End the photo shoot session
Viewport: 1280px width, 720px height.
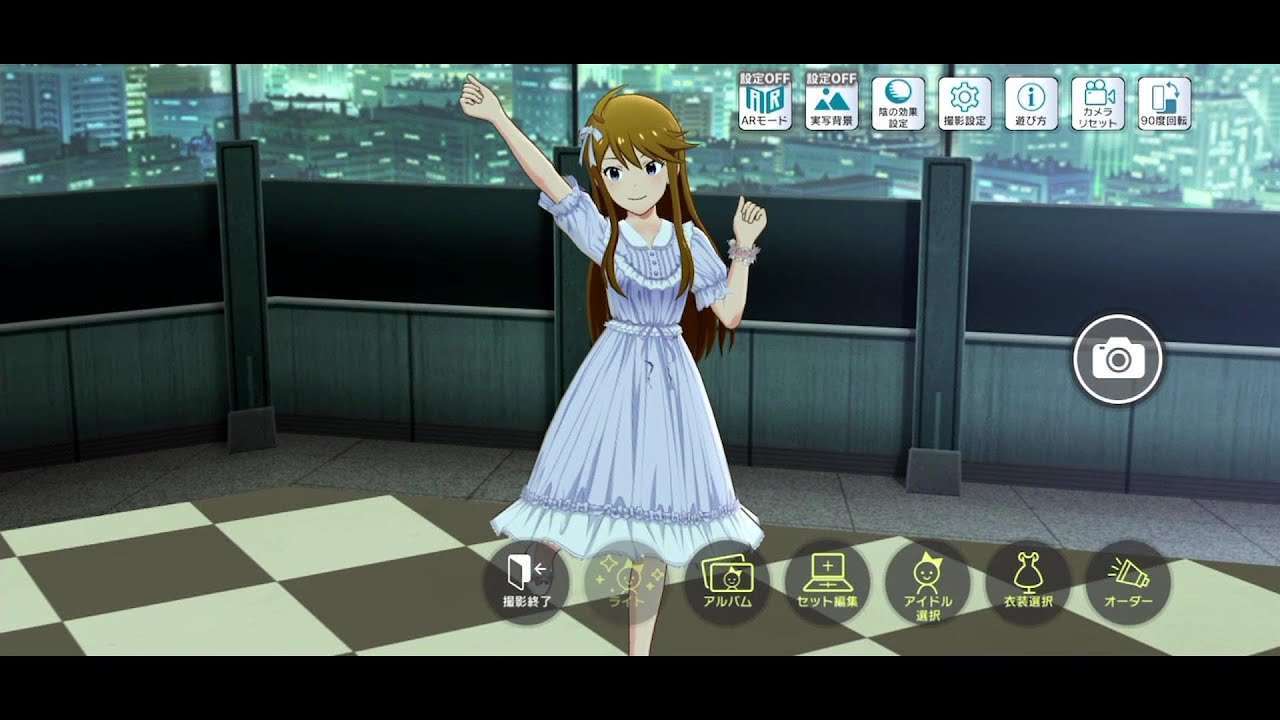click(526, 582)
